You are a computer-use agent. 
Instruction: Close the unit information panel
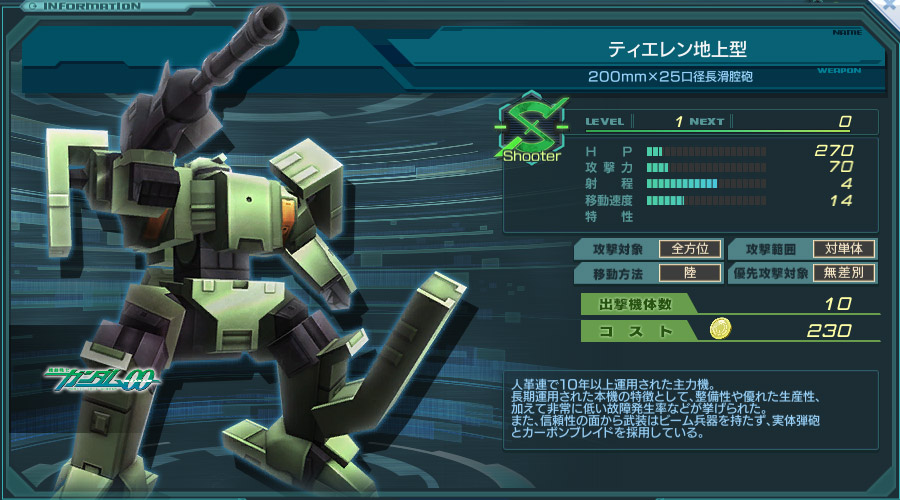(x=889, y=6)
